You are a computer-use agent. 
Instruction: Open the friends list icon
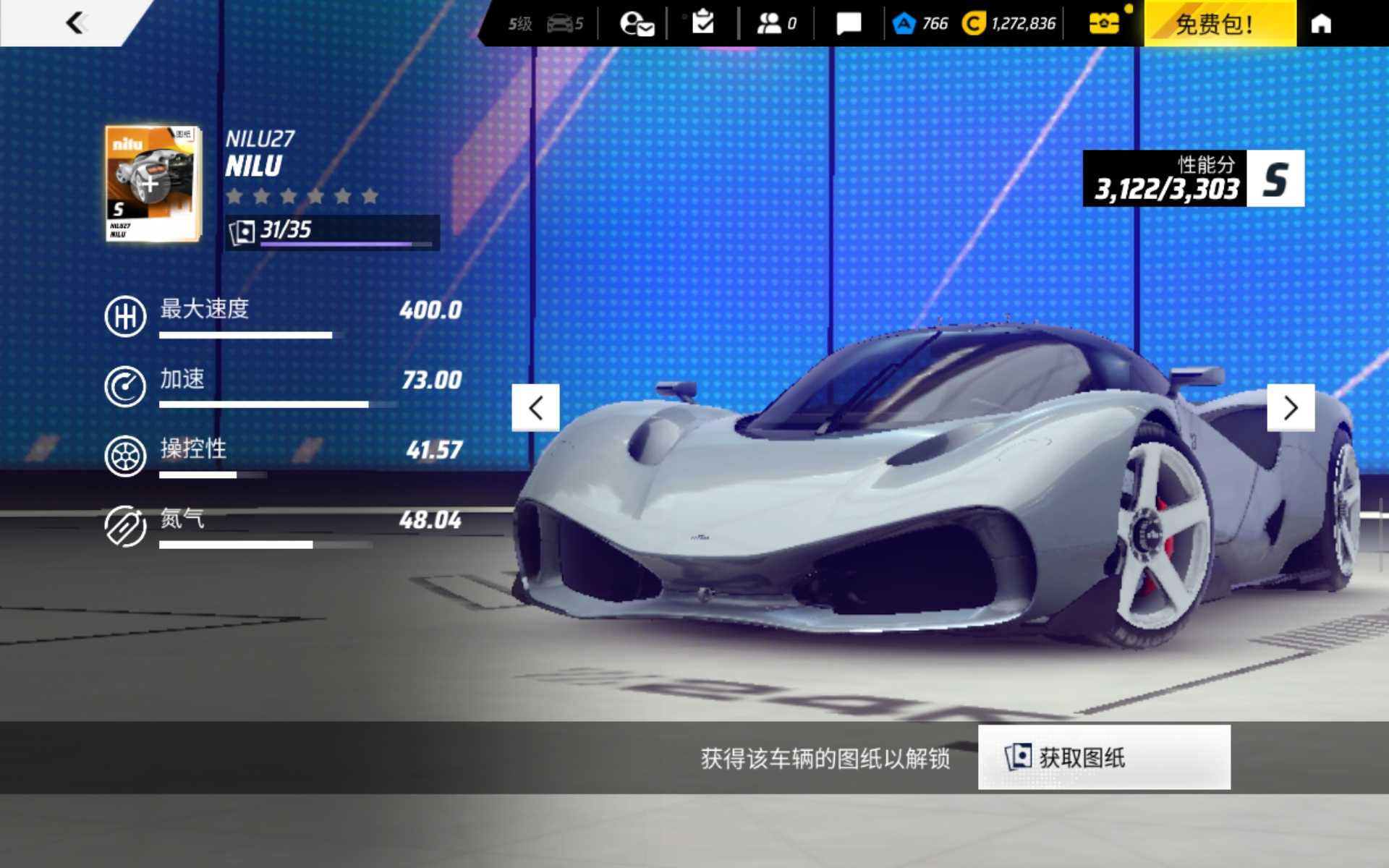[x=776, y=24]
